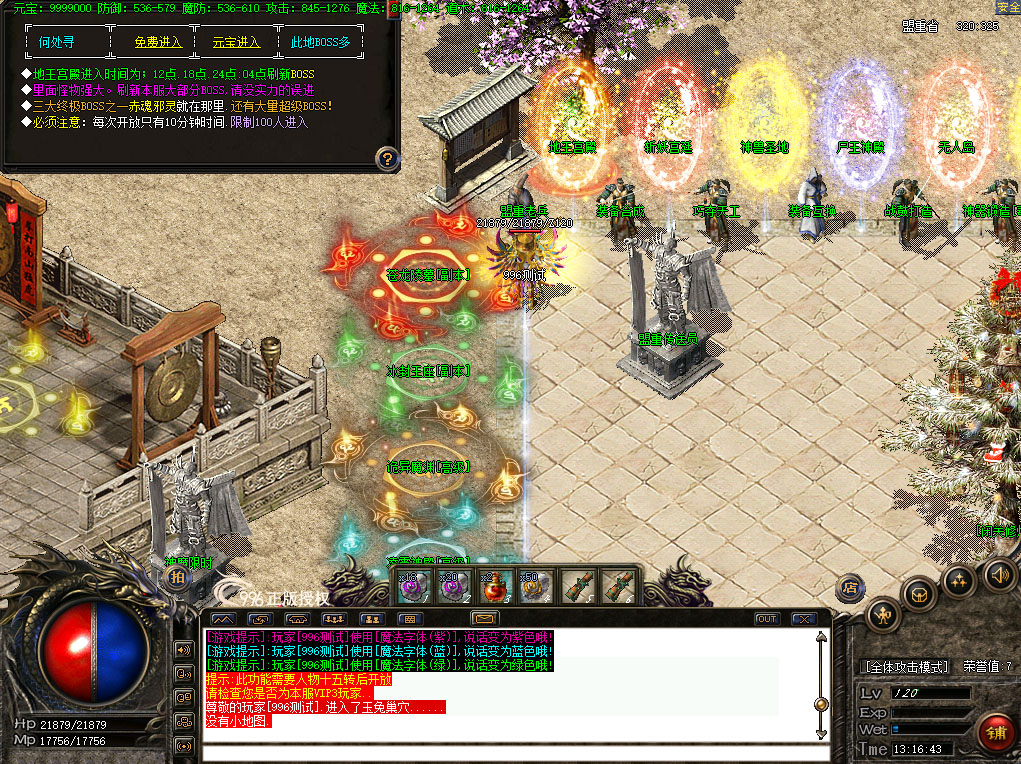Open the 此地BOSS多 option

point(320,42)
